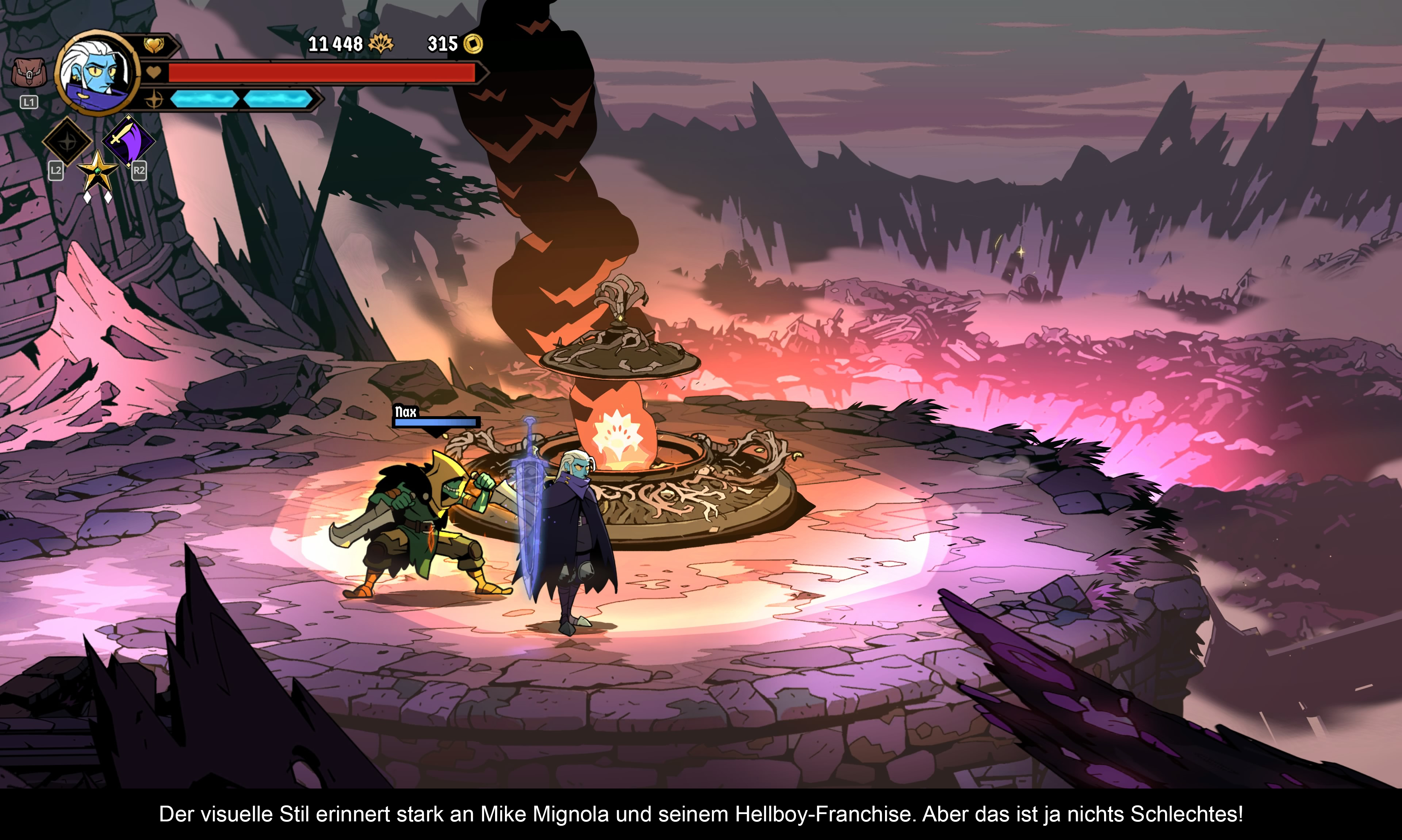The image size is (1402, 840).
Task: Click the gold star emblem with green gem
Action: click(97, 171)
